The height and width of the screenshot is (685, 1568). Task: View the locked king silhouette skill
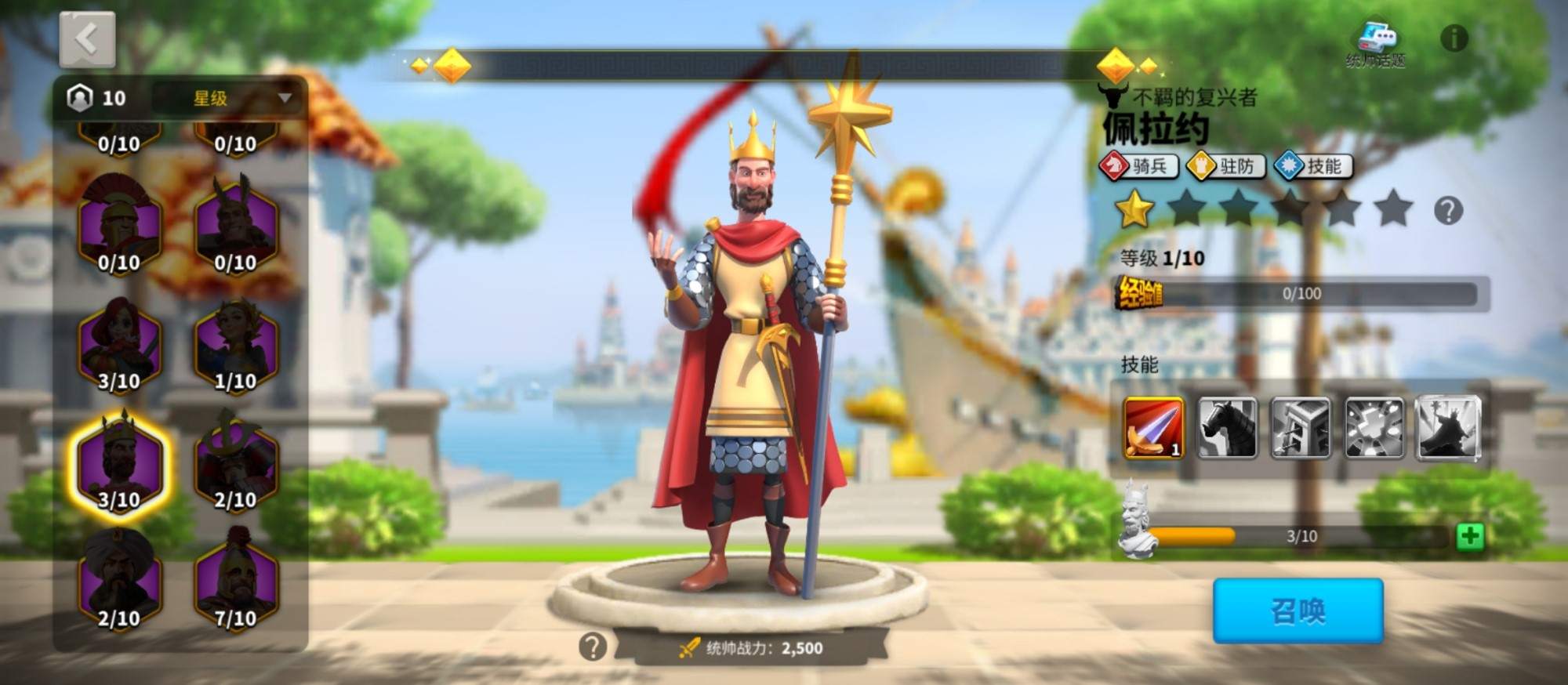(x=1448, y=428)
